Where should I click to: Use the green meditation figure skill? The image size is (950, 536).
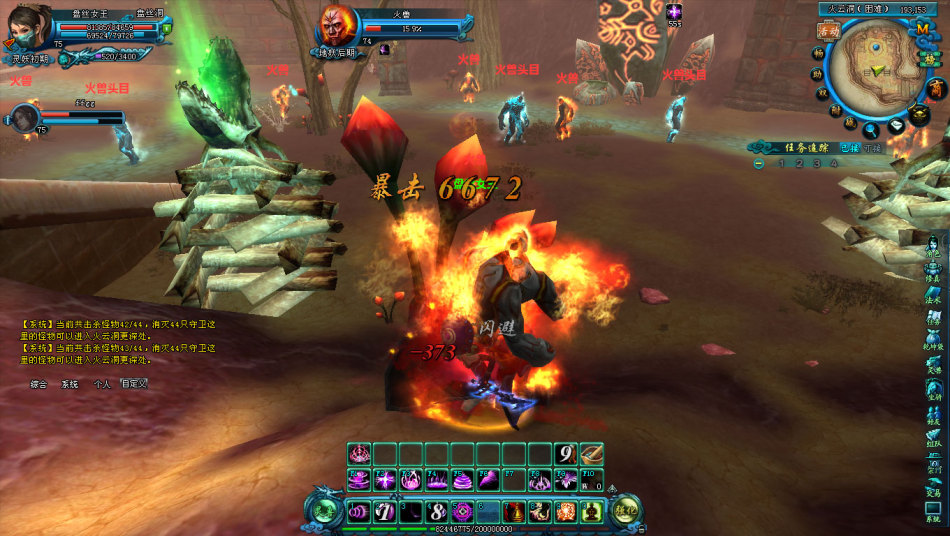coord(592,512)
